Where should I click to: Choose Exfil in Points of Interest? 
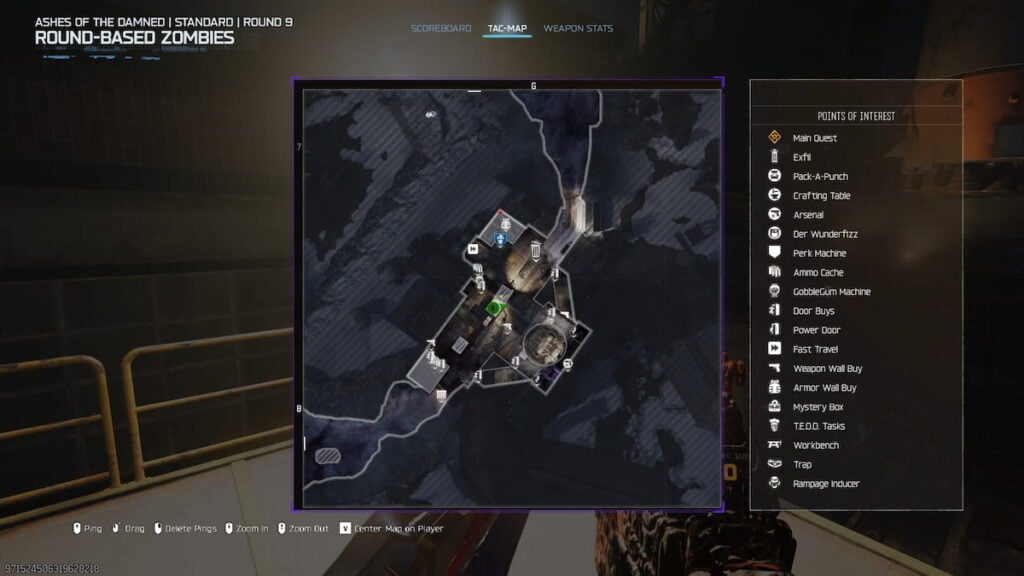pos(802,157)
